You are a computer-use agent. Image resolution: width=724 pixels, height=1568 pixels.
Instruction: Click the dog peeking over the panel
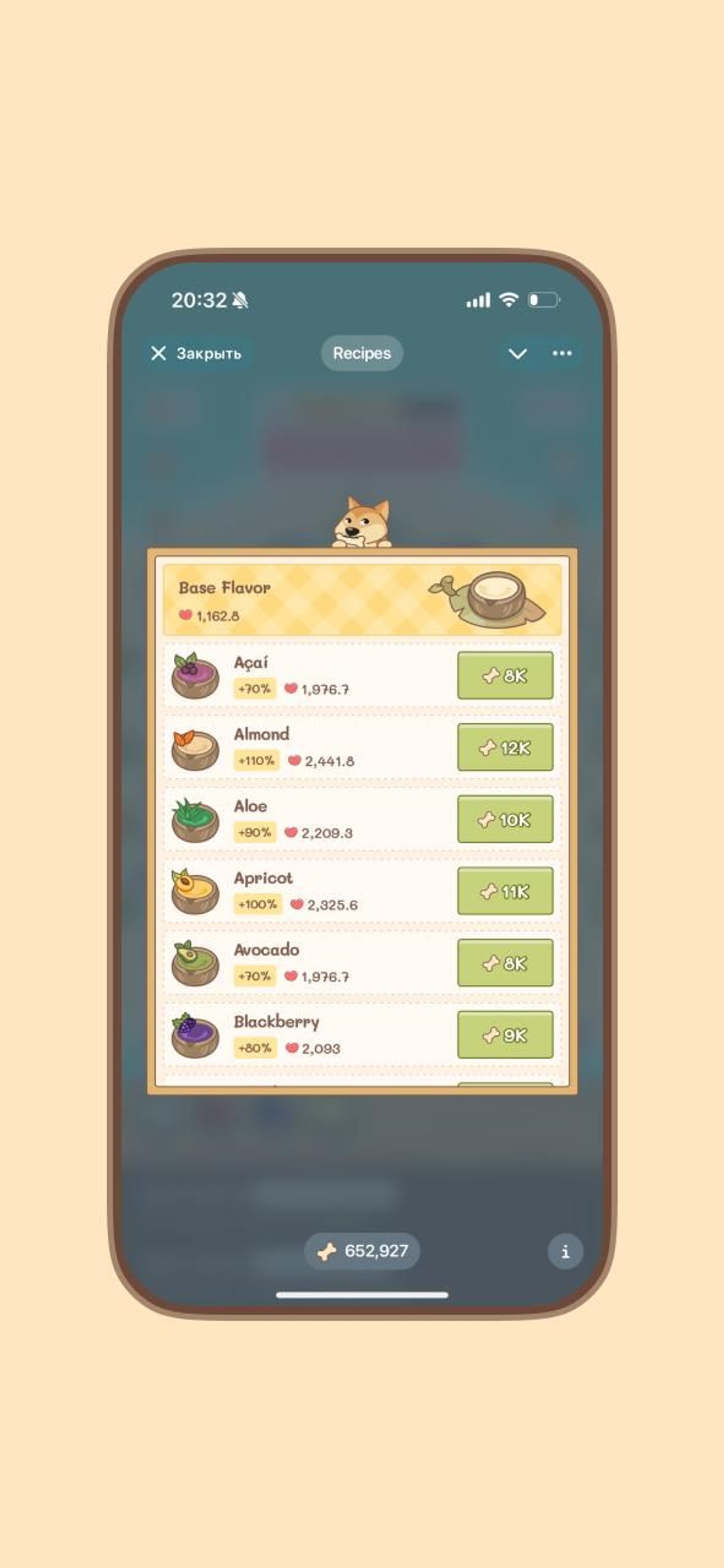click(362, 520)
